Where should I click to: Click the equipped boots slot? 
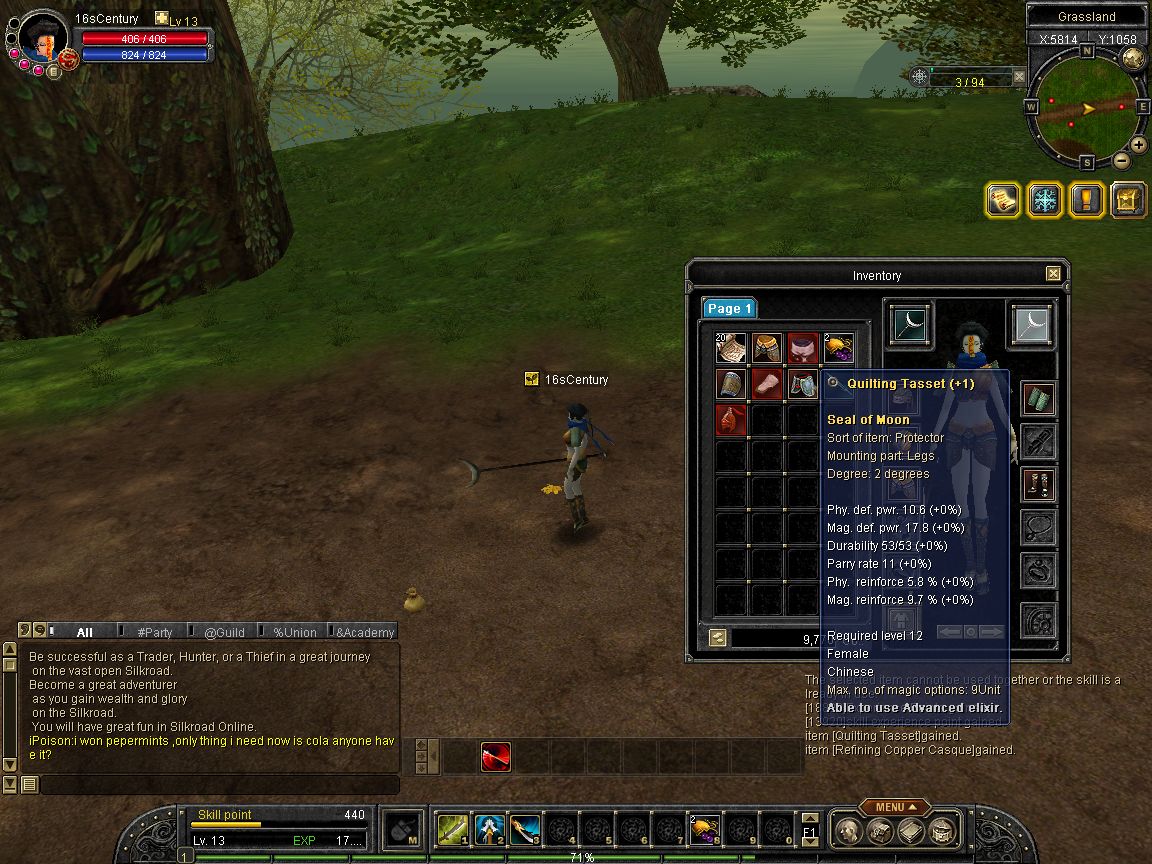click(x=1039, y=485)
